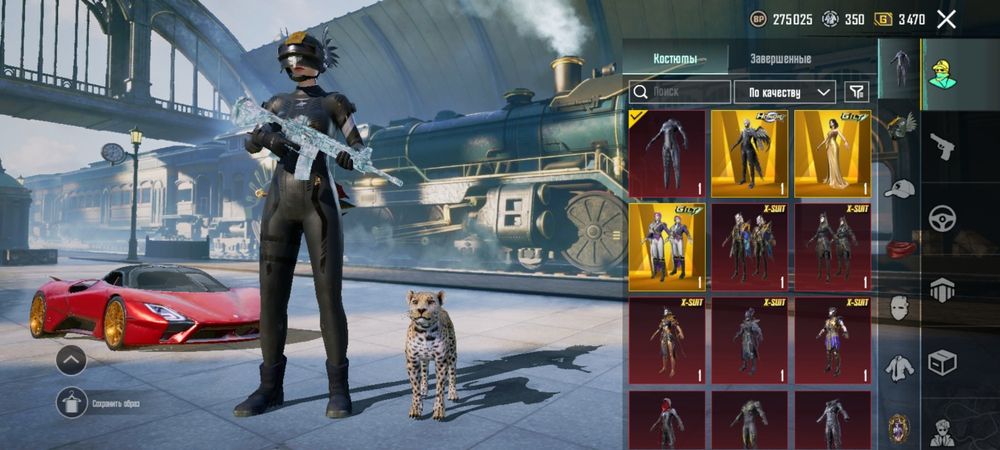The width and height of the screenshot is (1000, 450).
Task: Expand the round up-arrow button
Action: coord(70,359)
